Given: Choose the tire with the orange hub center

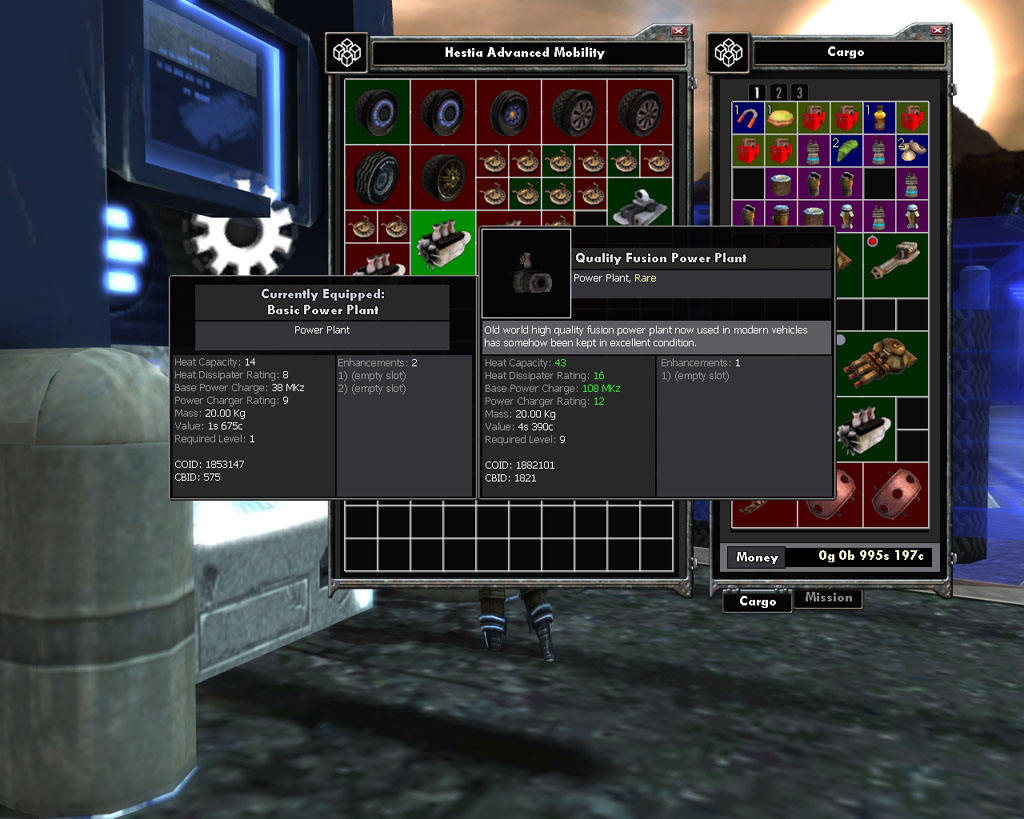Looking at the screenshot, I should [x=508, y=112].
